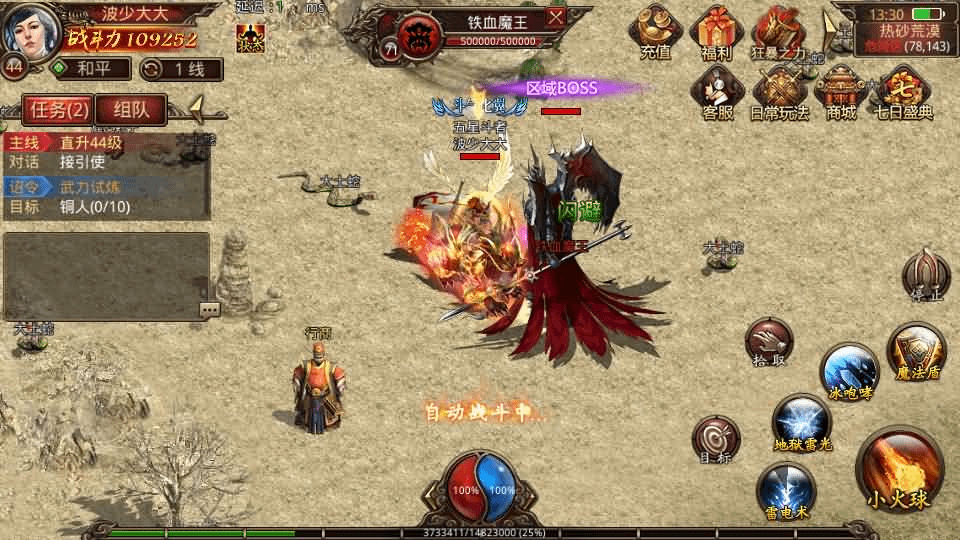
Task: Use the 冰咆哮 ice roar skill
Action: 850,371
